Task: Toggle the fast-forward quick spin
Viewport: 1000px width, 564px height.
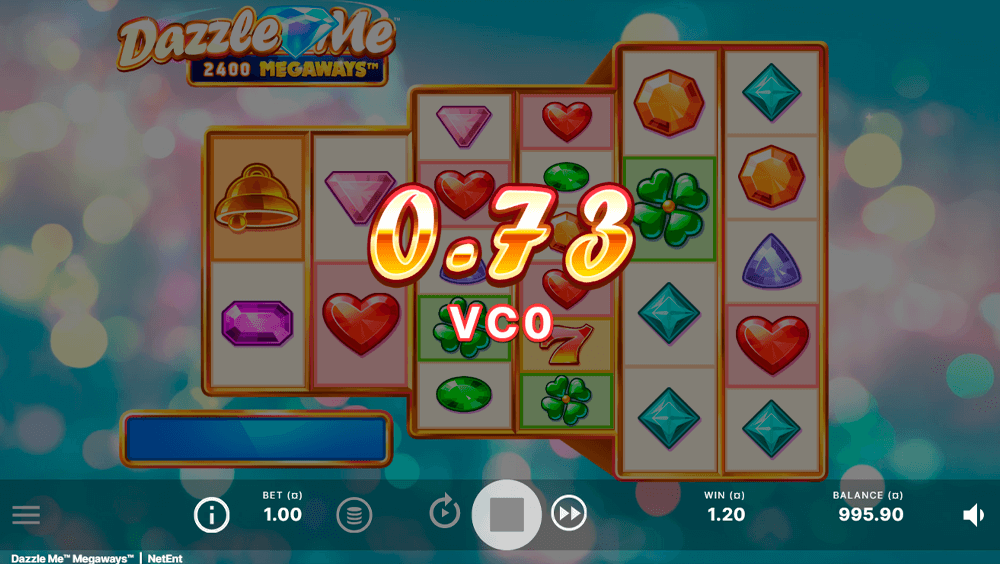Action: point(569,514)
